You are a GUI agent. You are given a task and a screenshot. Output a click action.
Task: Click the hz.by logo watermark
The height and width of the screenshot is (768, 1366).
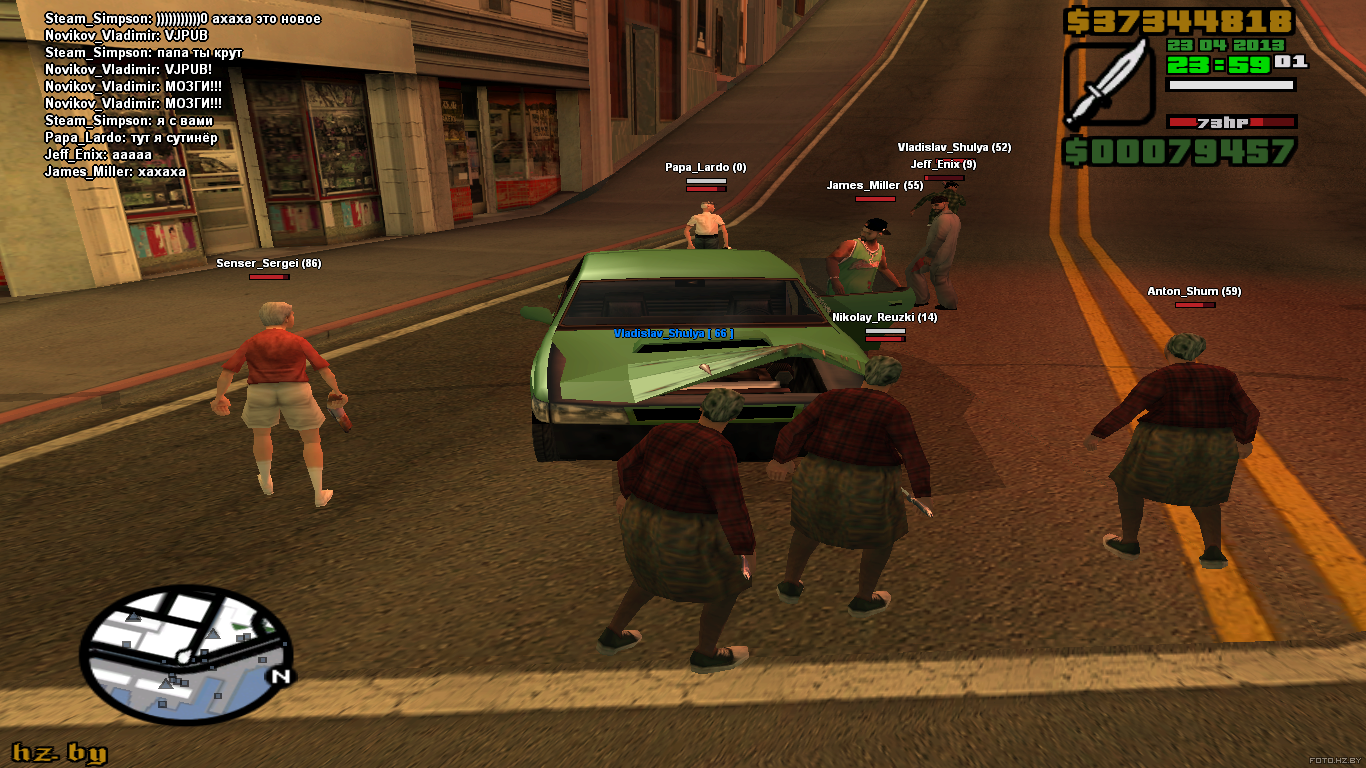[x=59, y=753]
